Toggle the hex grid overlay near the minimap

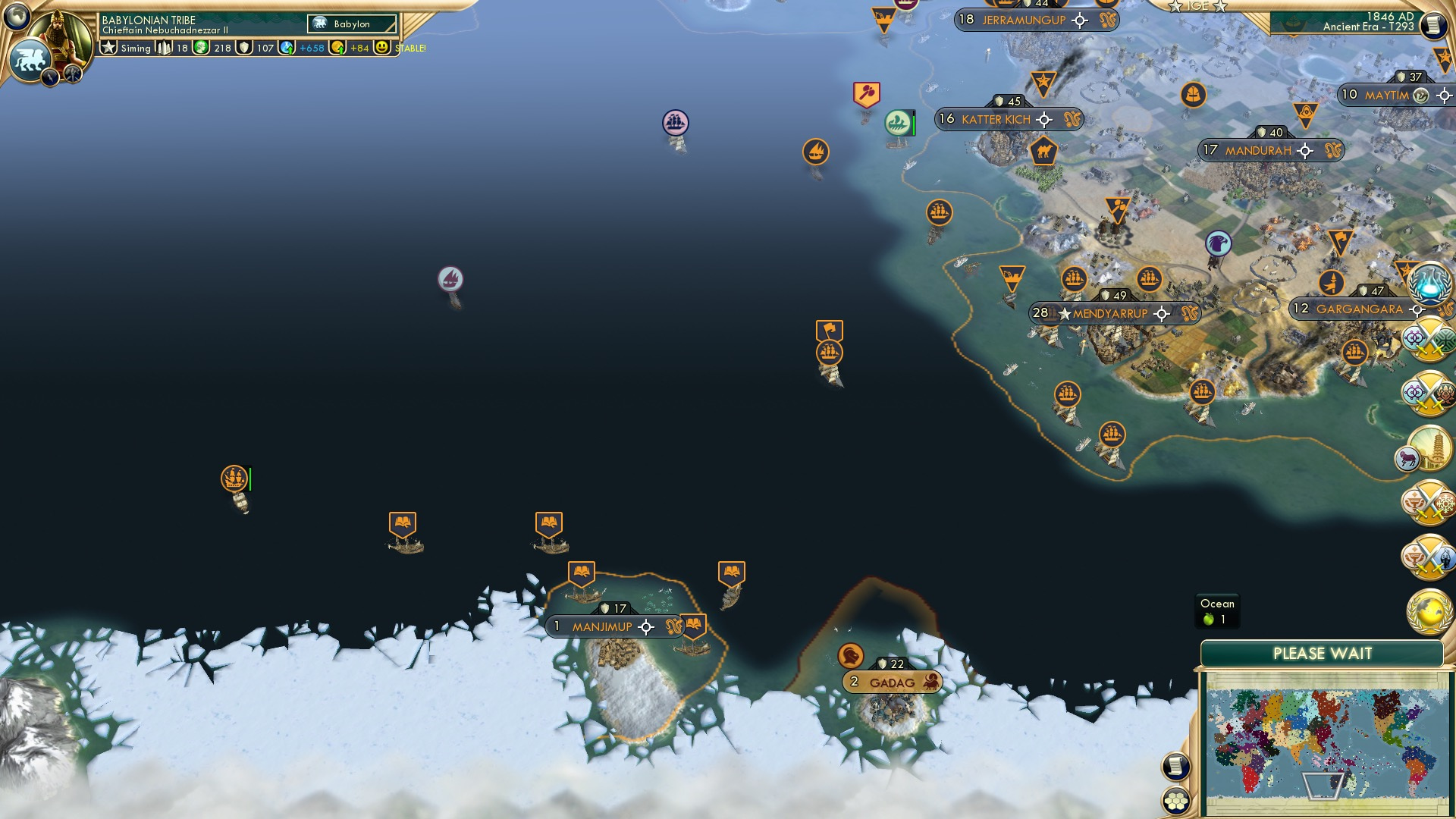(x=1174, y=800)
